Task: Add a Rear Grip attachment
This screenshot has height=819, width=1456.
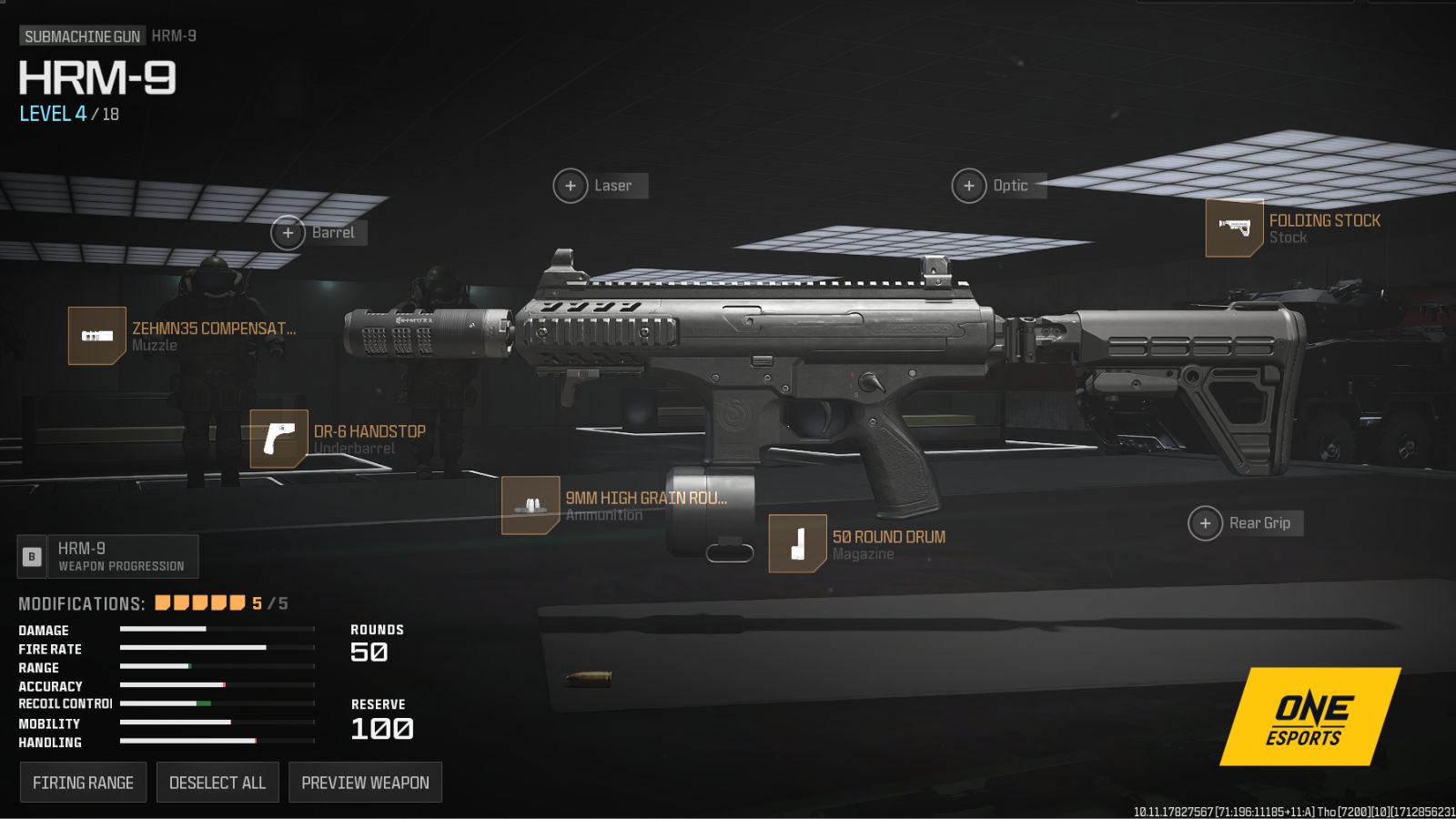Action: 1206,523
